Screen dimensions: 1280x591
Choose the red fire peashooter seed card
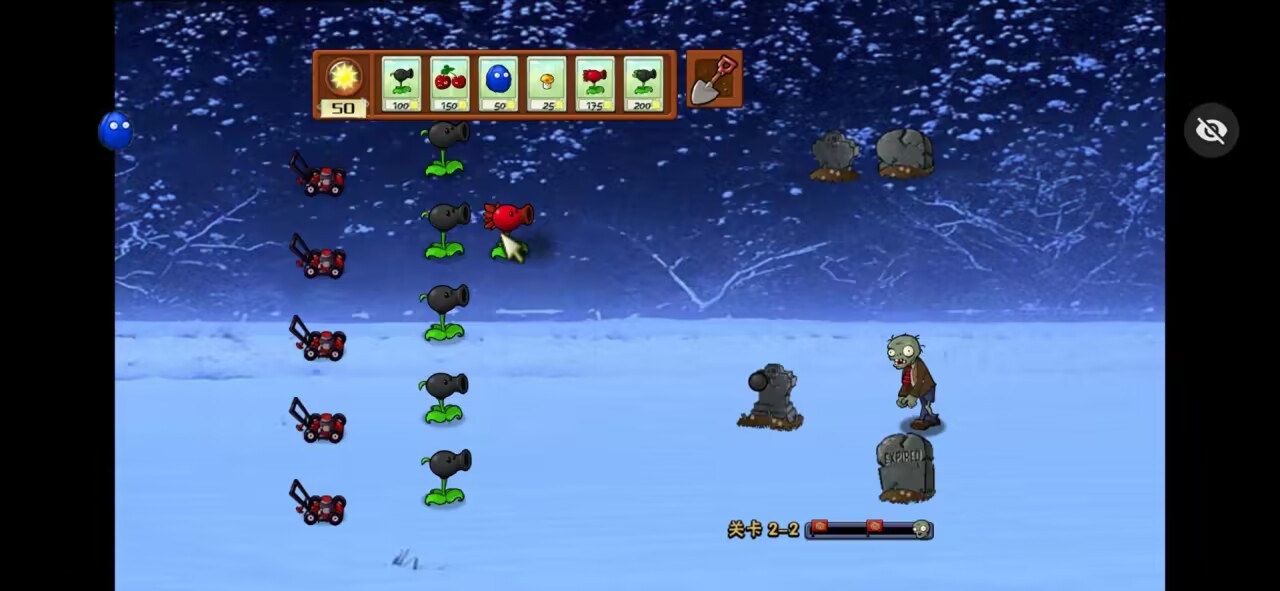click(595, 84)
